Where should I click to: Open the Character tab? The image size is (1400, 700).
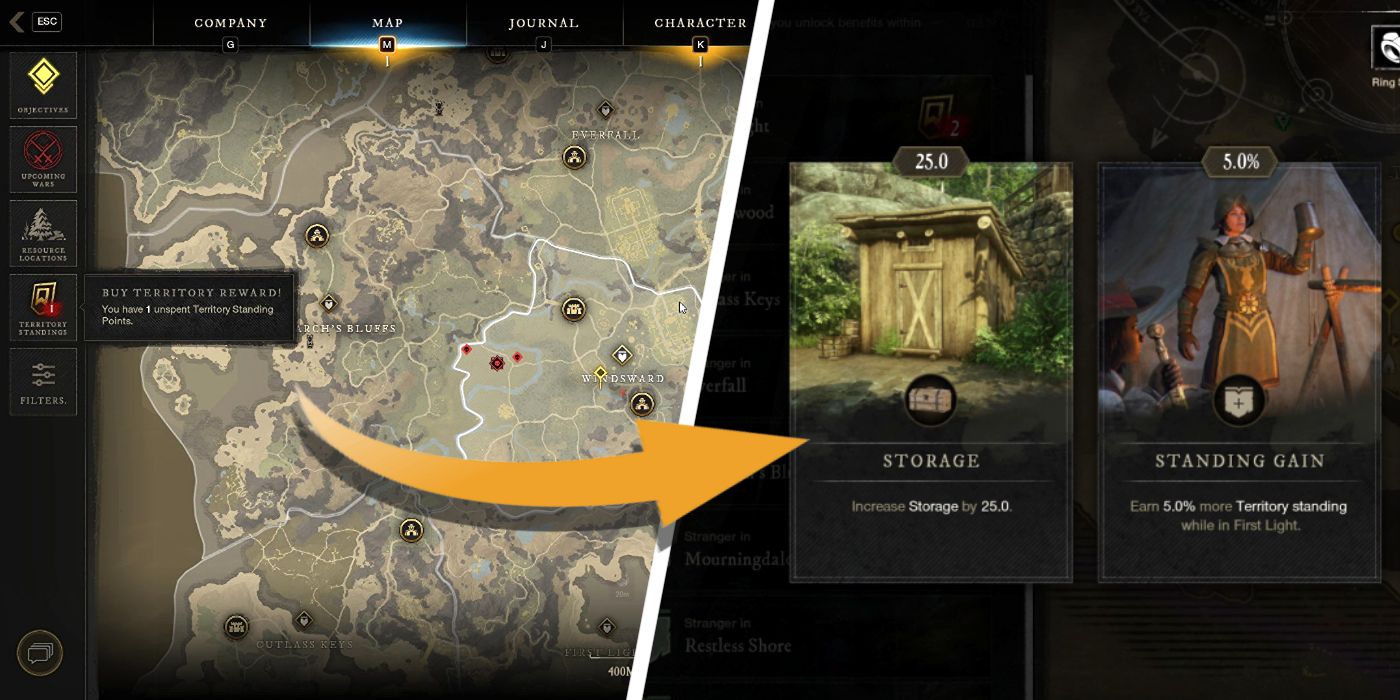point(700,23)
